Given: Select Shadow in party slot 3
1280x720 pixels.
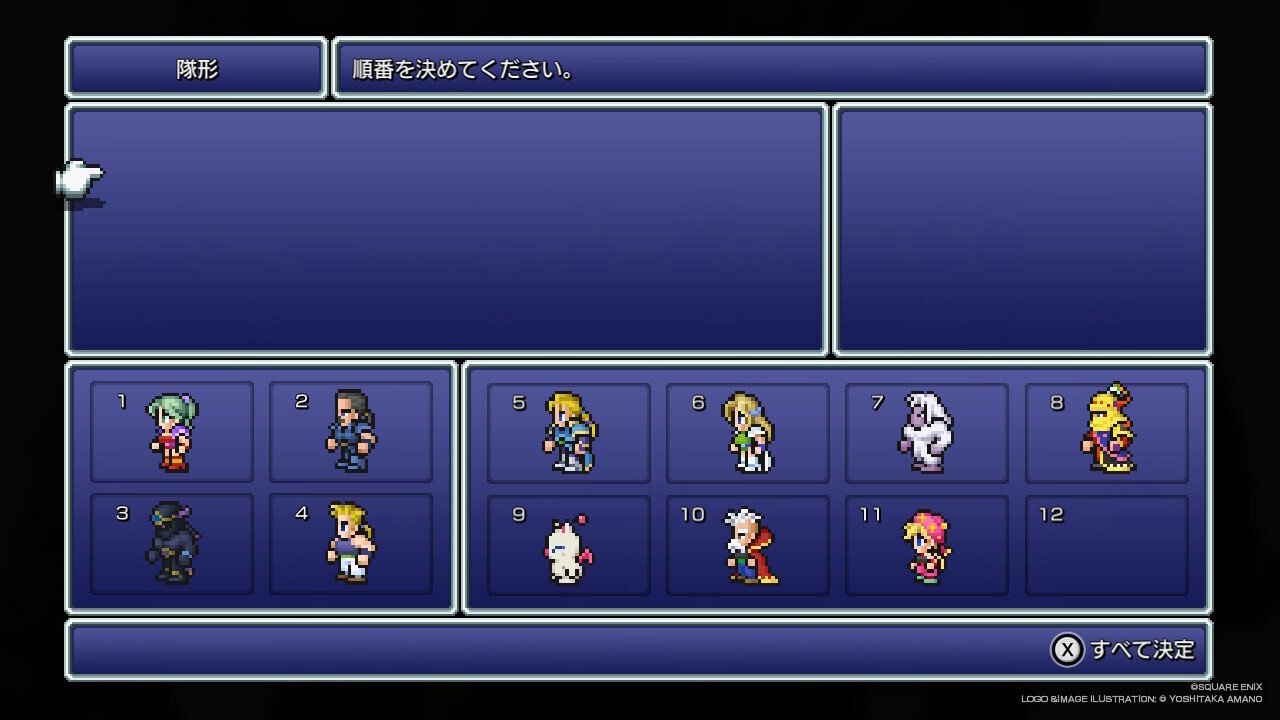Looking at the screenshot, I should pyautogui.click(x=170, y=543).
